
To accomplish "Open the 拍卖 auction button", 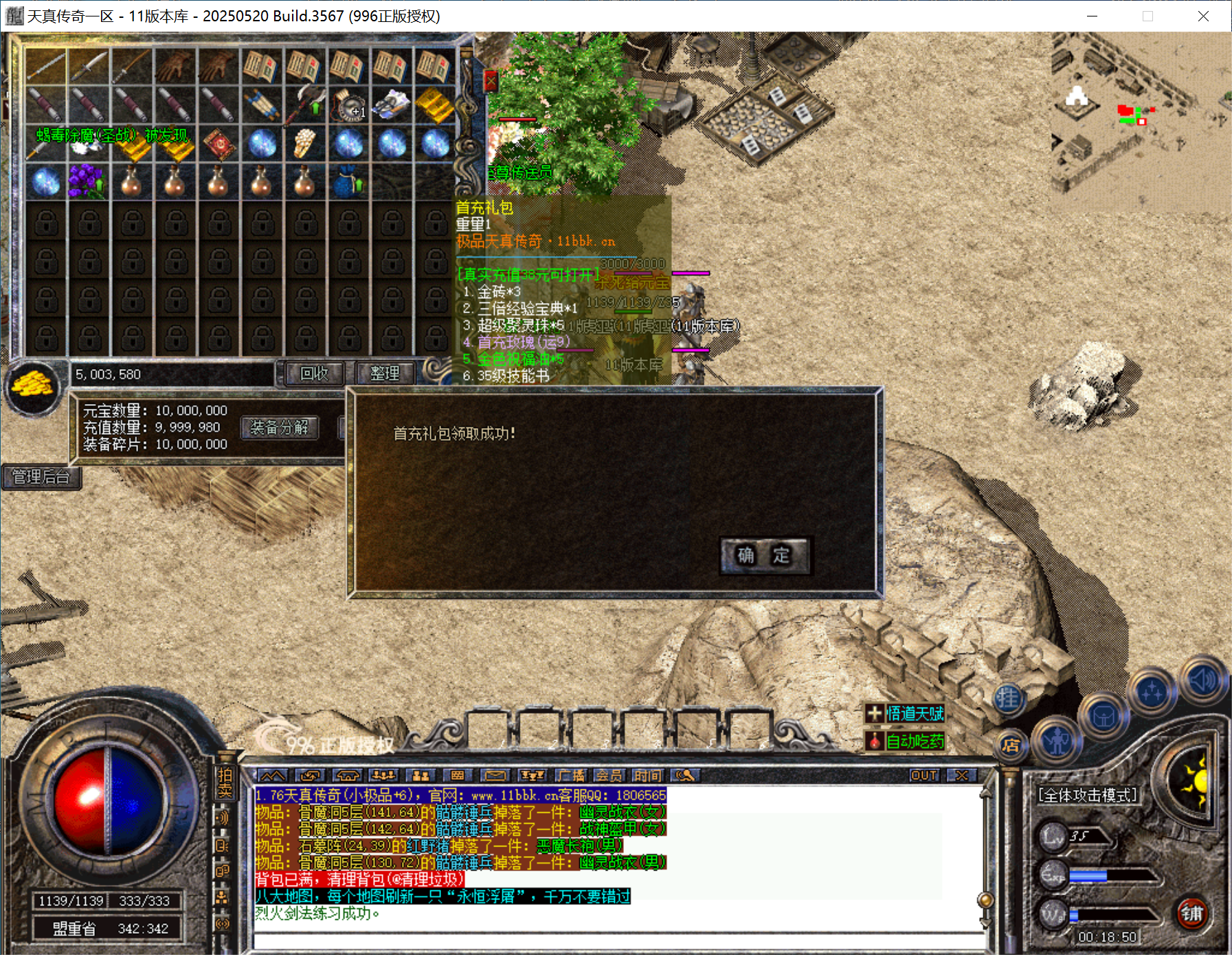I will tap(225, 783).
